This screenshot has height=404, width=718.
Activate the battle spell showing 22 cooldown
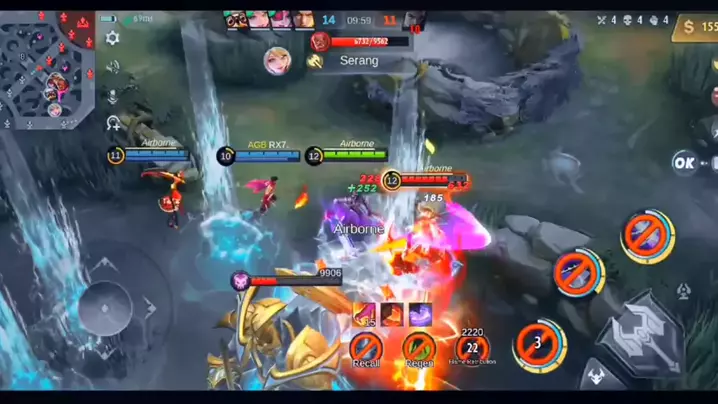(x=472, y=348)
